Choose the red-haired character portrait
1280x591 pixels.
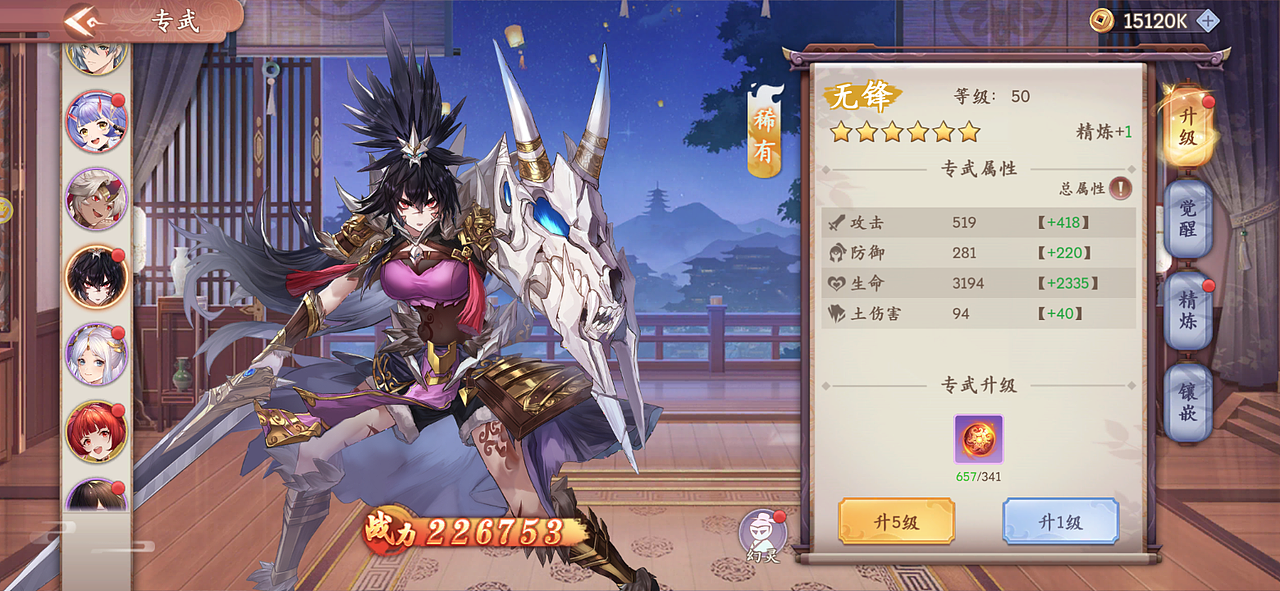click(x=96, y=431)
